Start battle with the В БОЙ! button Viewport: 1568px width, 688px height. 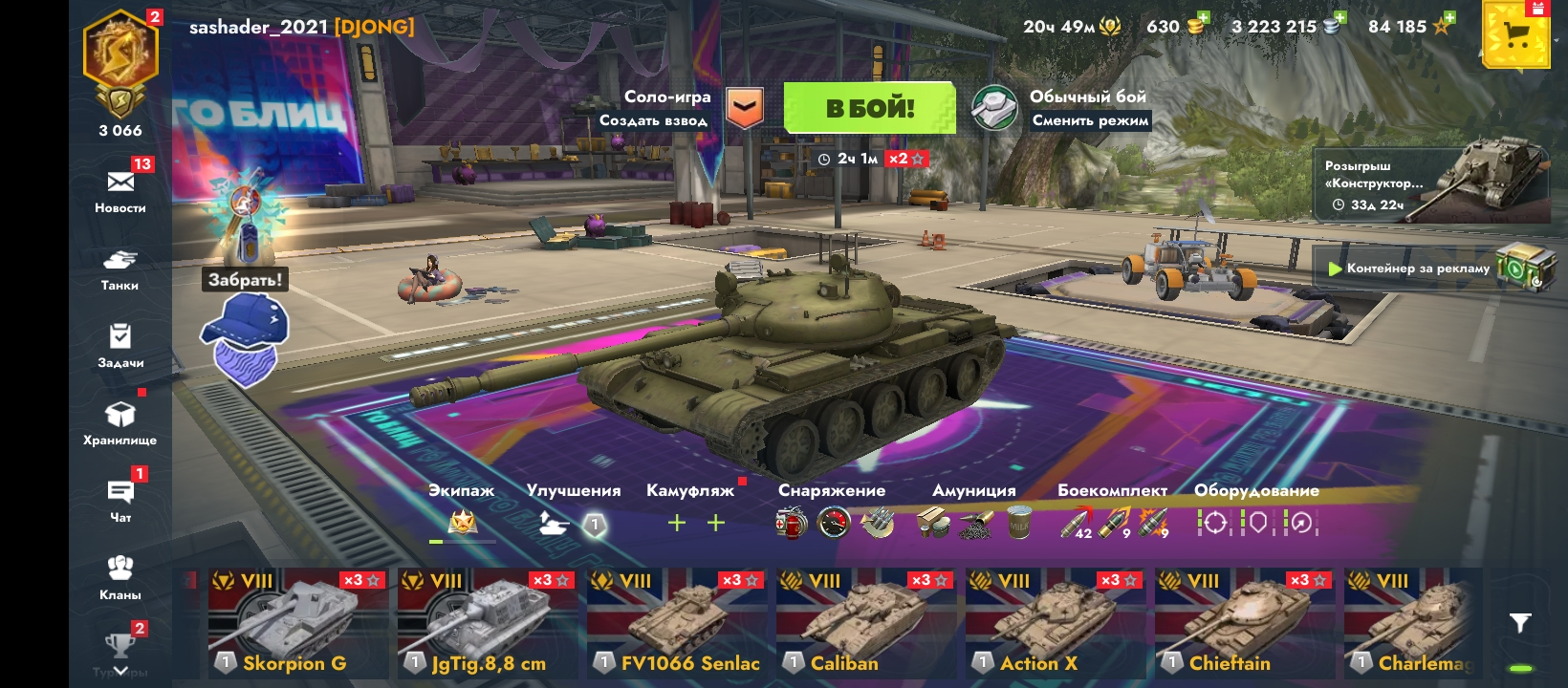click(x=869, y=108)
